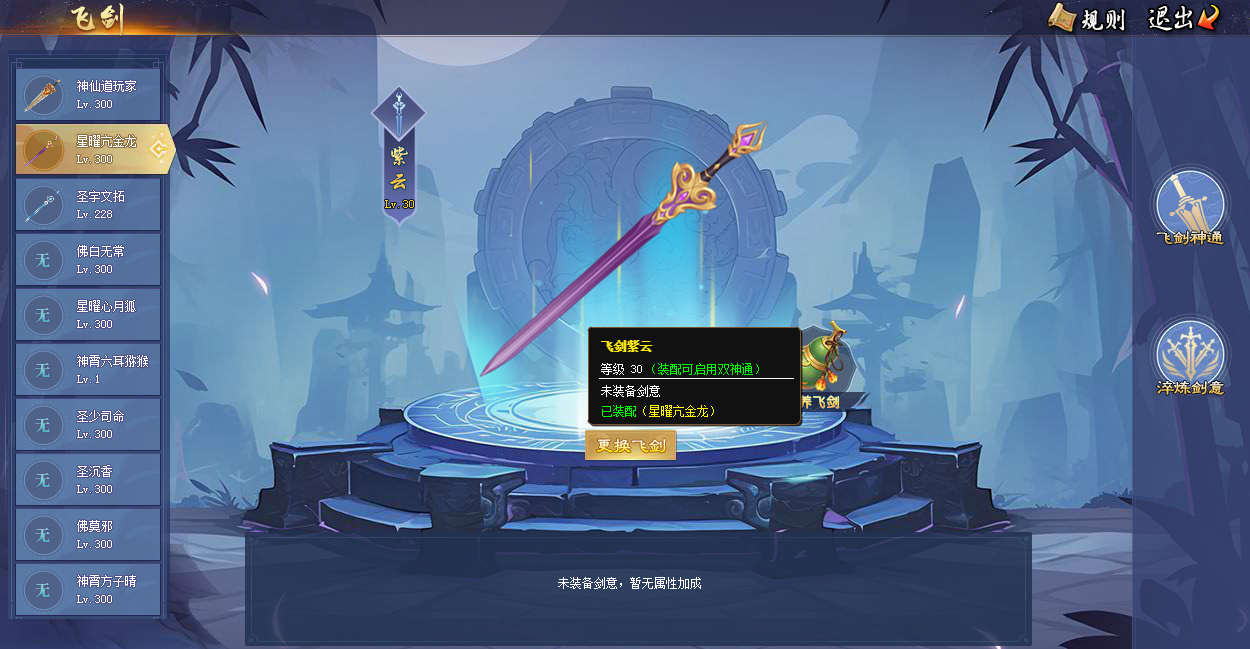Select 星曜心月狐 in the list
The image size is (1250, 649).
click(88, 315)
